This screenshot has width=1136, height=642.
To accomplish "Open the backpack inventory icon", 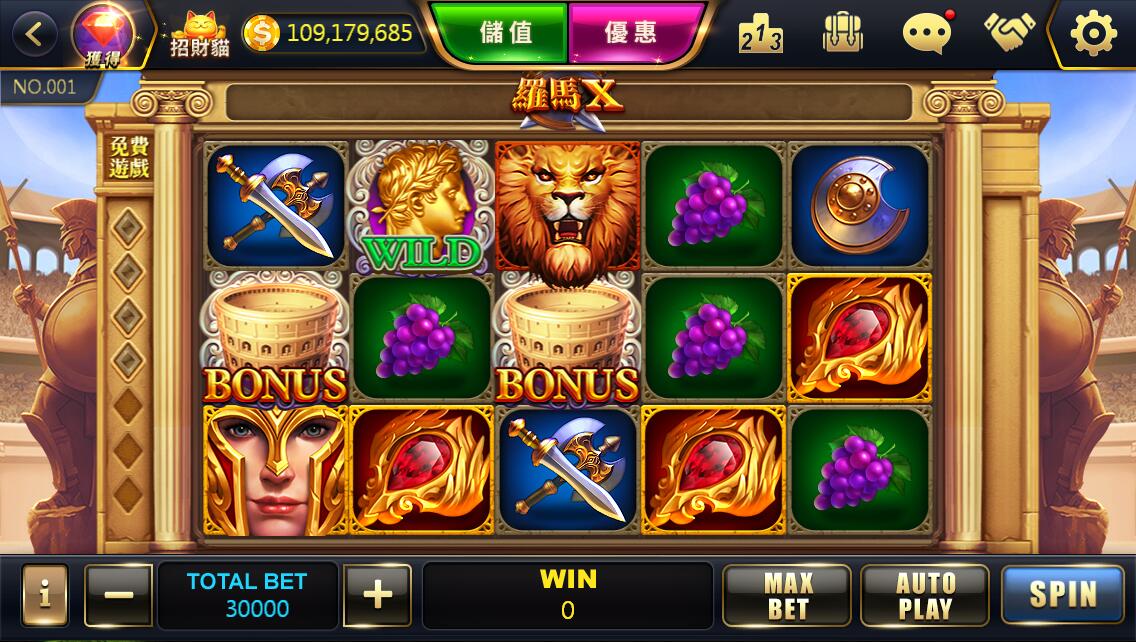I will [842, 34].
